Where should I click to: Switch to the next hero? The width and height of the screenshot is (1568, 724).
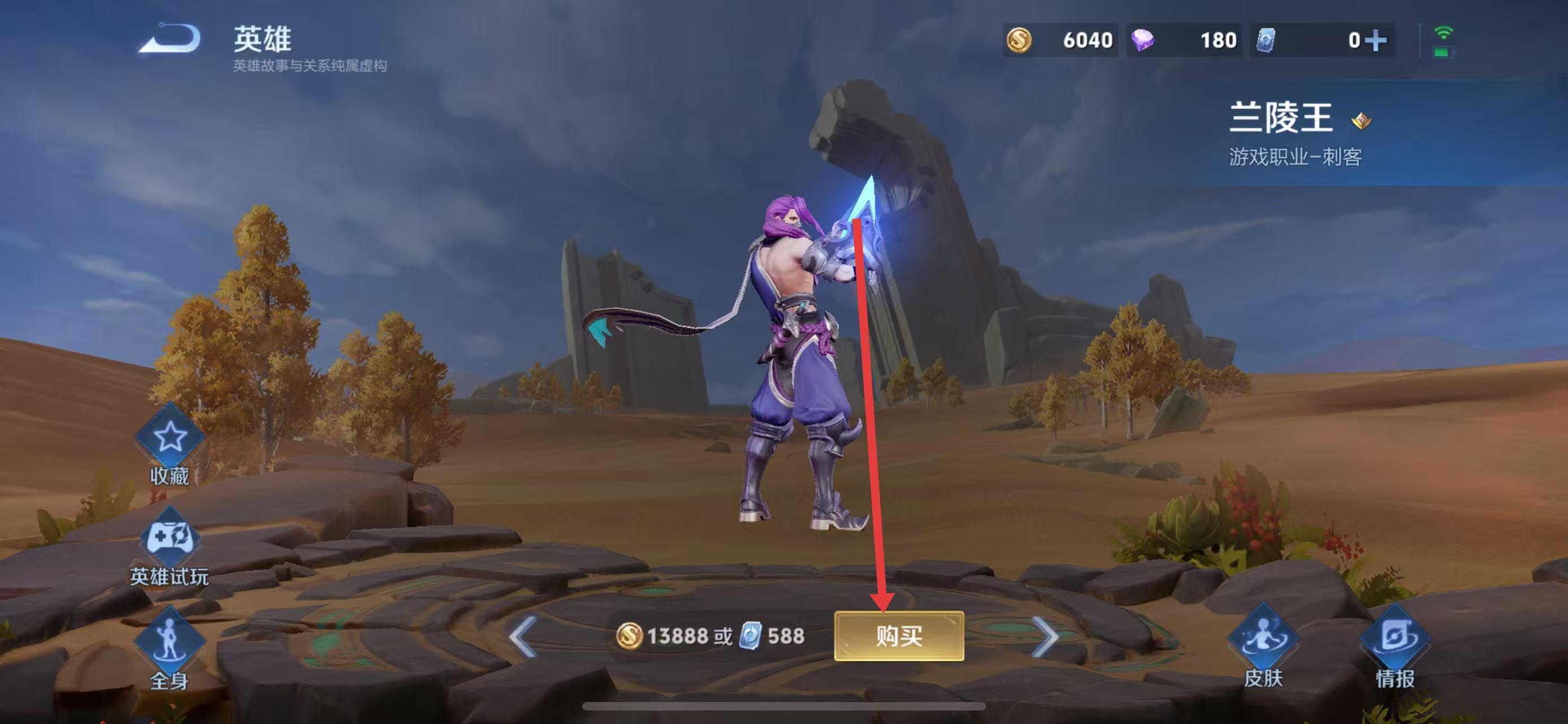click(1046, 636)
